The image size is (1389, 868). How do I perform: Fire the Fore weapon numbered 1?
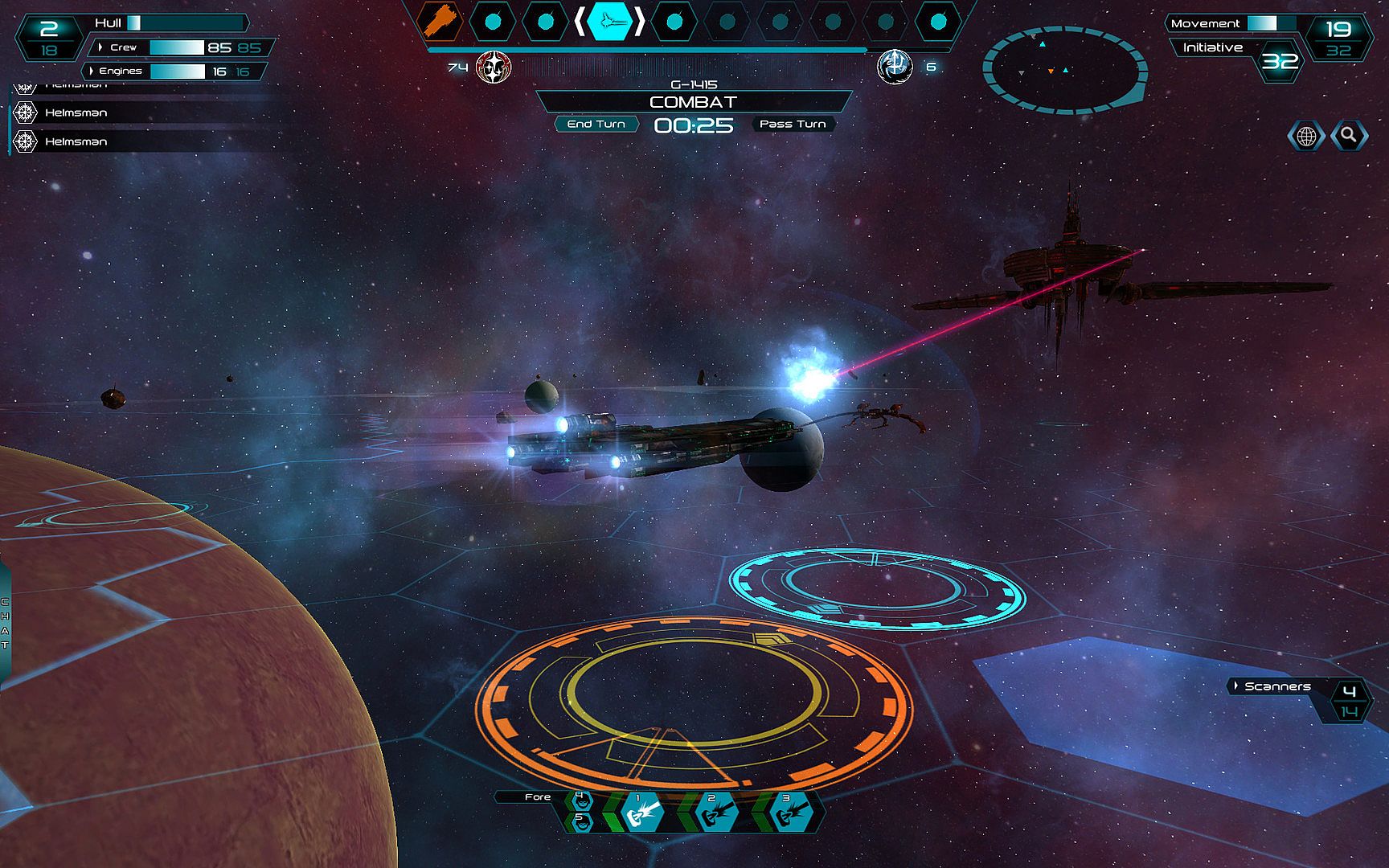click(x=641, y=812)
